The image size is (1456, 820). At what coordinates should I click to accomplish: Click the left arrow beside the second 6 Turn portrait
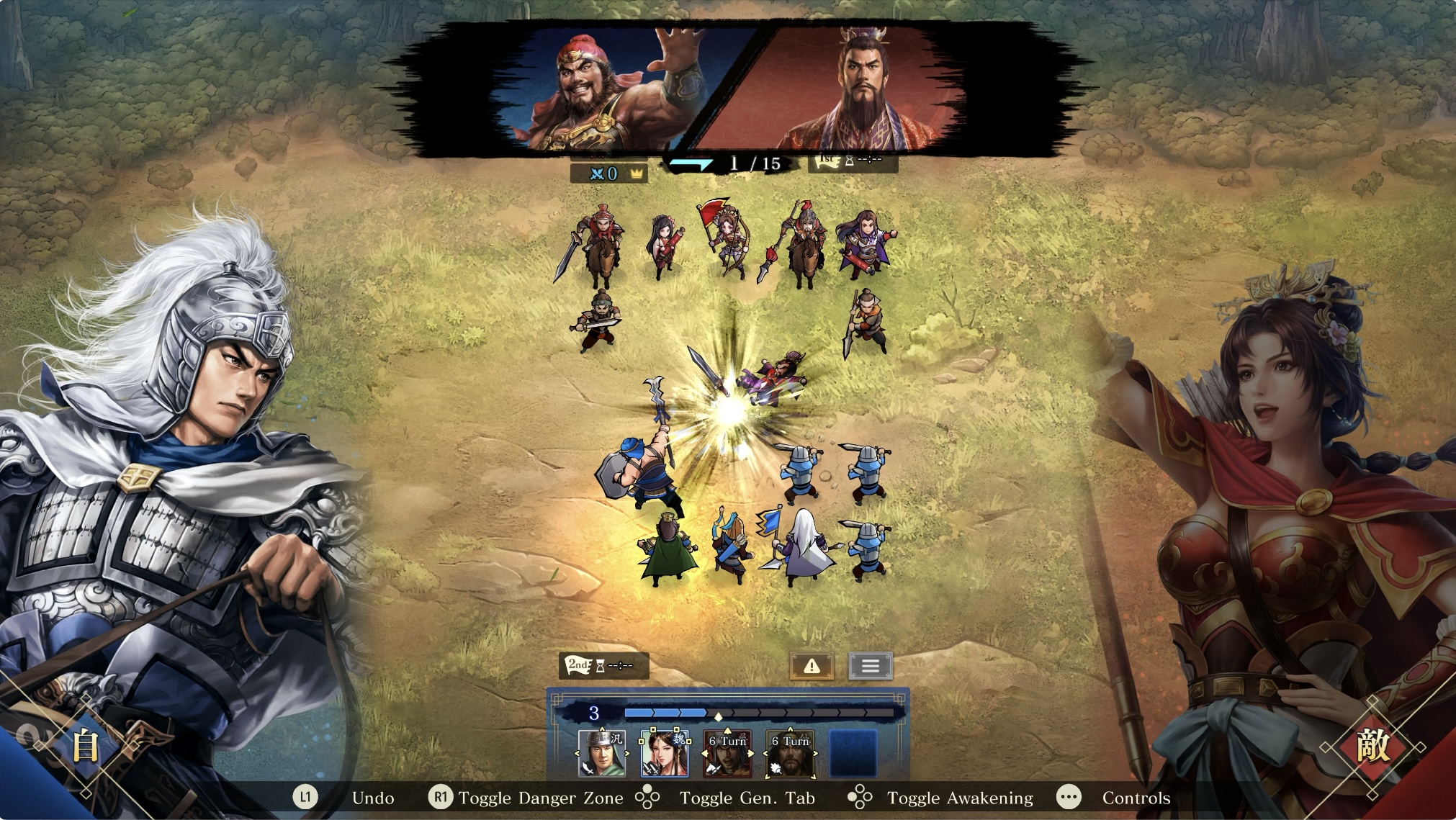click(765, 753)
